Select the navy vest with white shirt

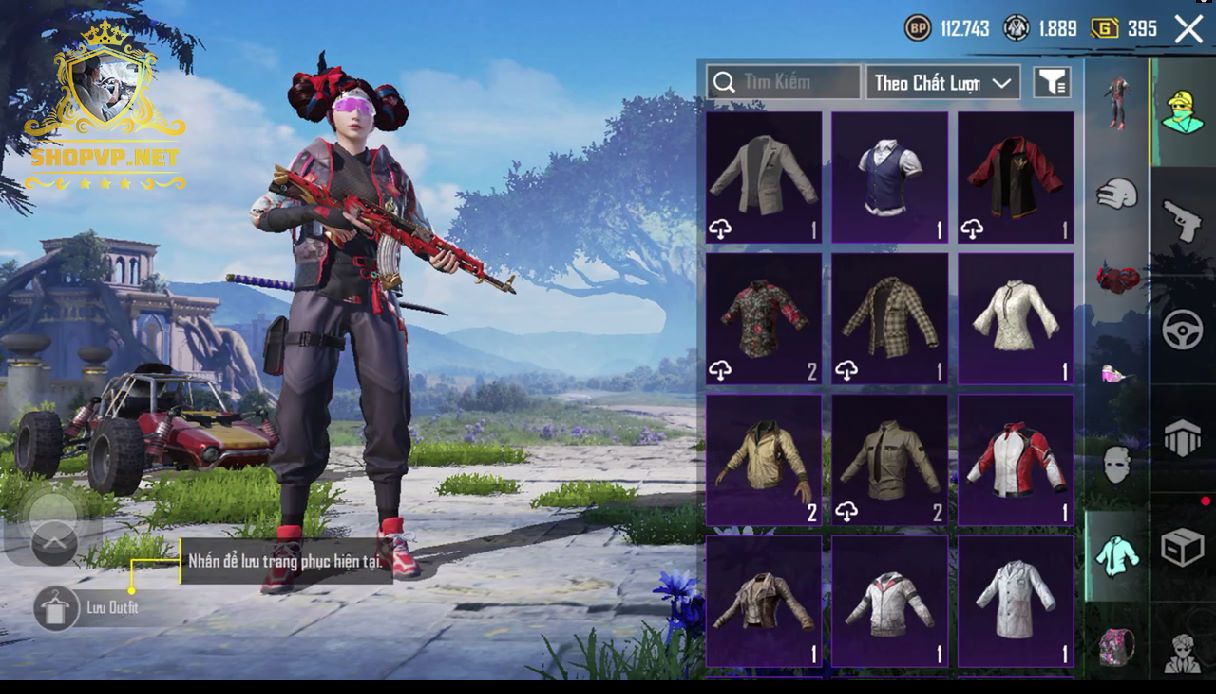click(889, 177)
